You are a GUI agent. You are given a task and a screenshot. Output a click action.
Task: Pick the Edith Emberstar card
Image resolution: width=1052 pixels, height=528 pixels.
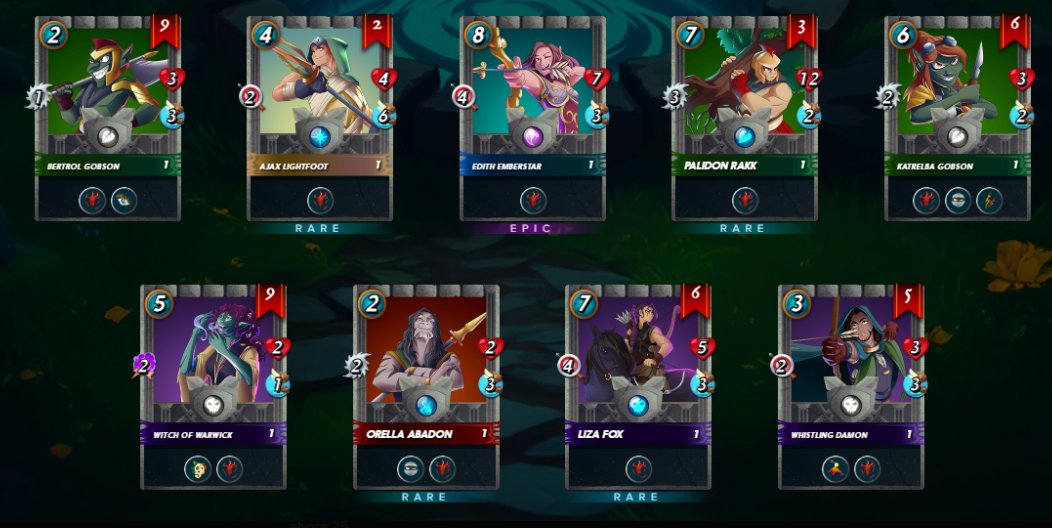(533, 118)
